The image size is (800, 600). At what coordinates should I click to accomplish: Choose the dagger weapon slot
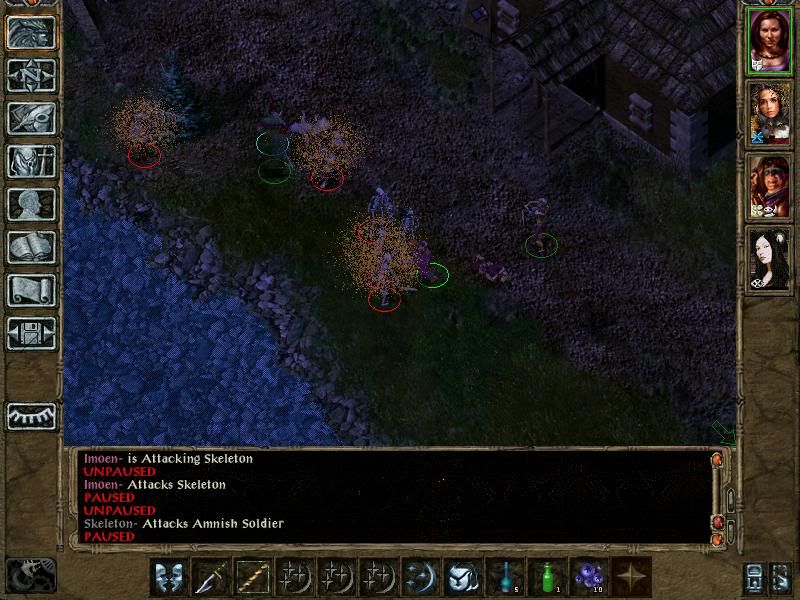(x=211, y=577)
